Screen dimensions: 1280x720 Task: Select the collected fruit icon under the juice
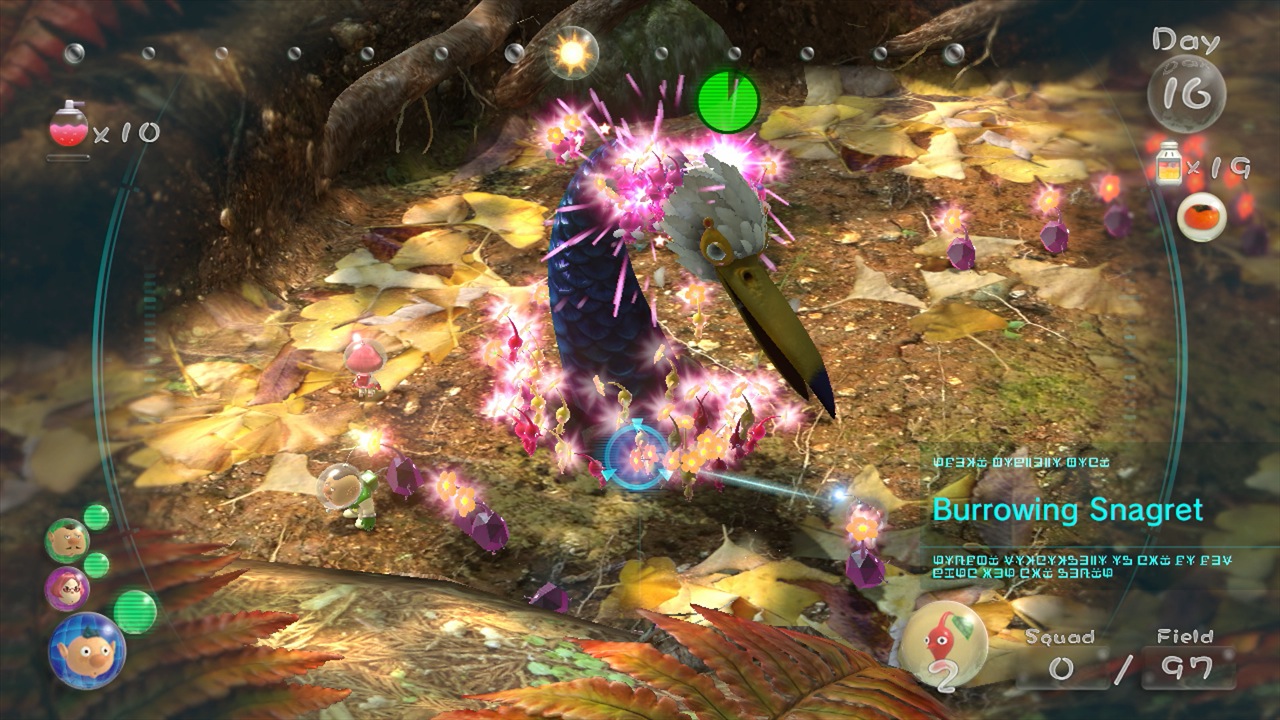(1201, 216)
